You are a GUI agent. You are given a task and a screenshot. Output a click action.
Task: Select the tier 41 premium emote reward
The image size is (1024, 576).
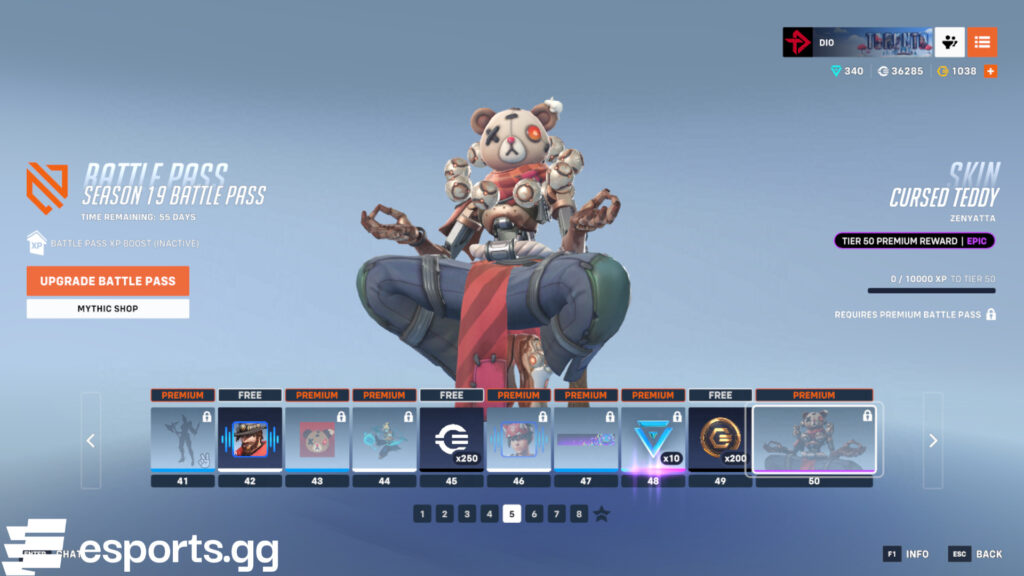[x=182, y=438]
